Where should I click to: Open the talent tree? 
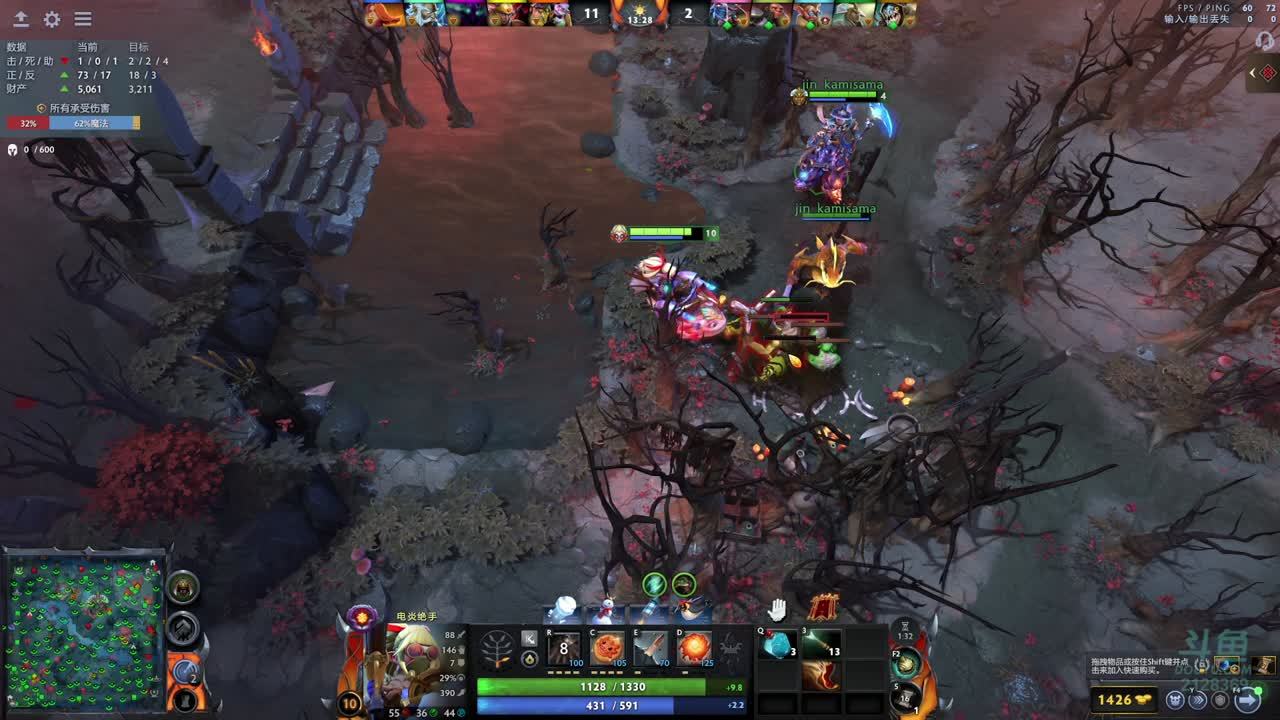pyautogui.click(x=498, y=650)
